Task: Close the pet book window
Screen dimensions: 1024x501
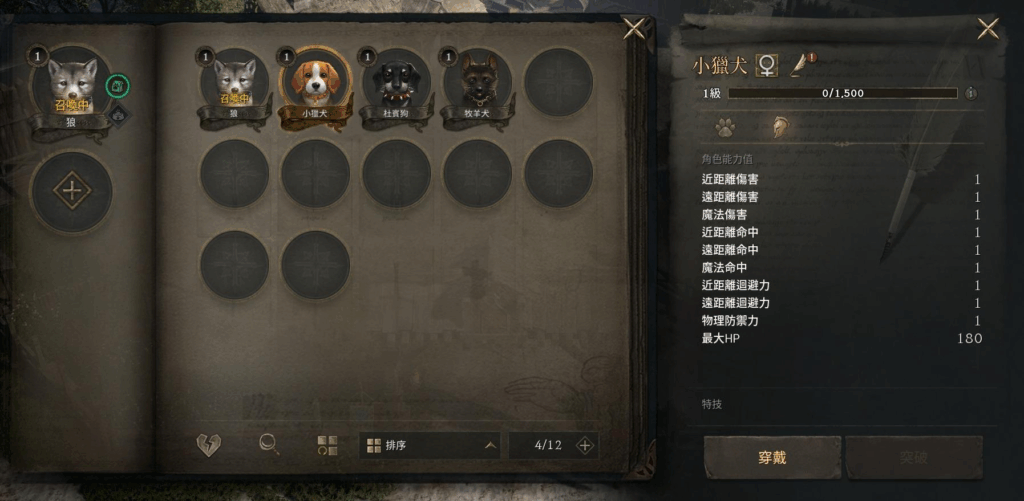Action: 634,28
